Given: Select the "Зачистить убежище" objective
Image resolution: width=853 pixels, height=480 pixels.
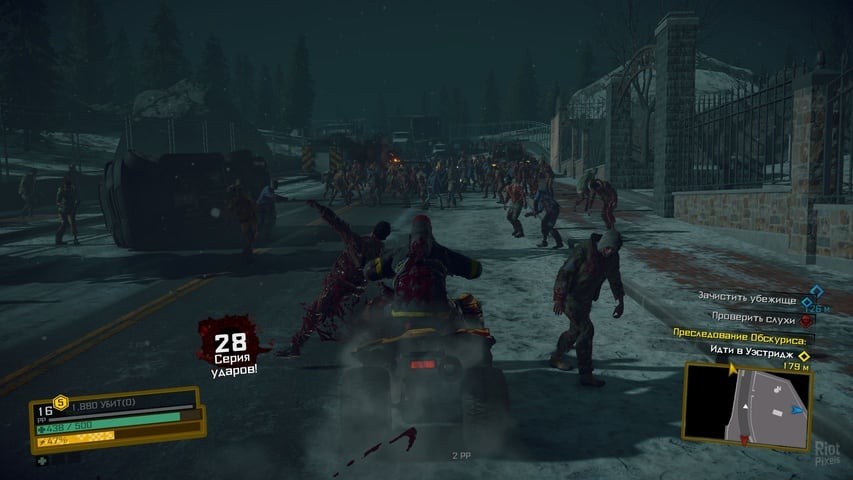Looking at the screenshot, I should tap(757, 297).
